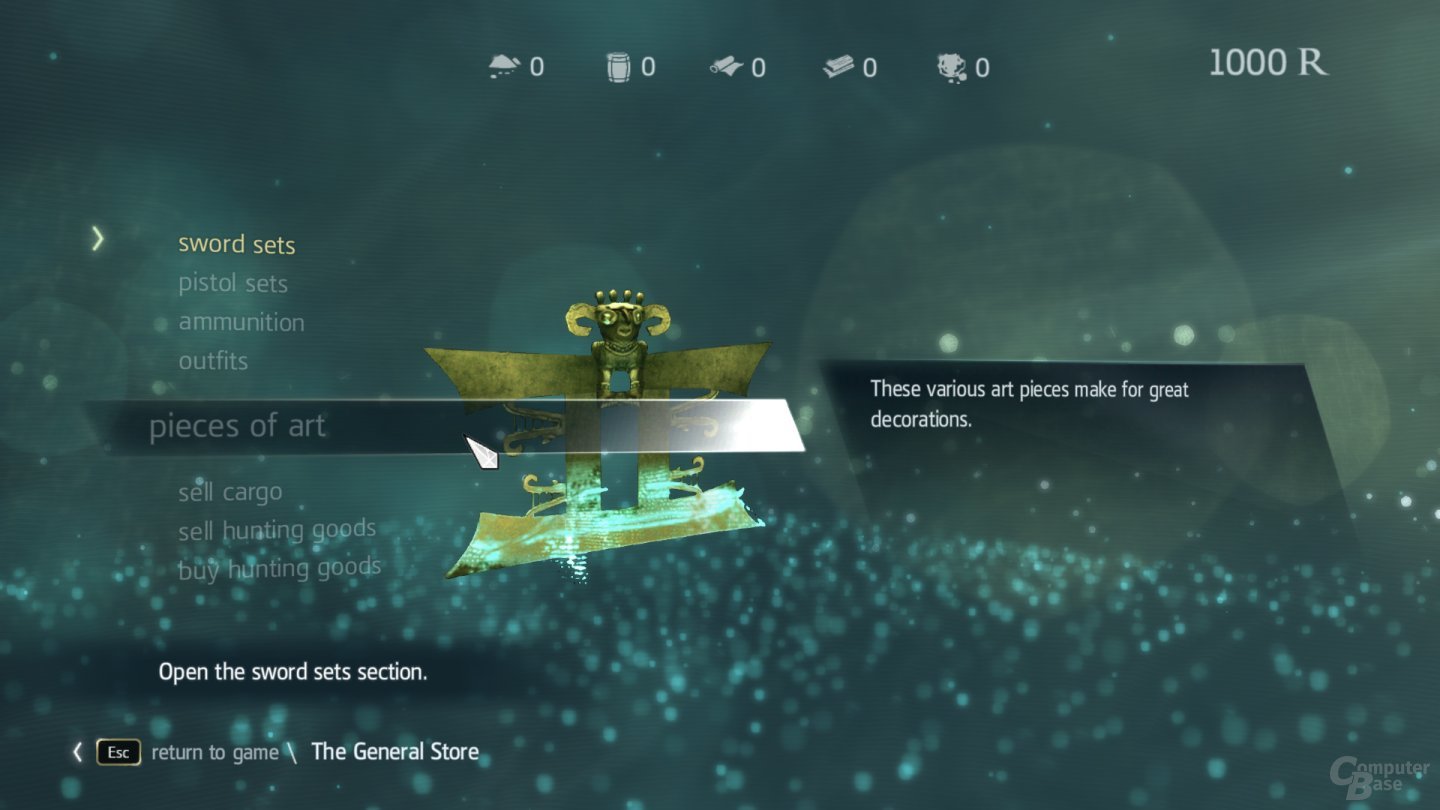This screenshot has height=810, width=1440.
Task: Select The General Store breadcrumb label
Action: click(394, 752)
